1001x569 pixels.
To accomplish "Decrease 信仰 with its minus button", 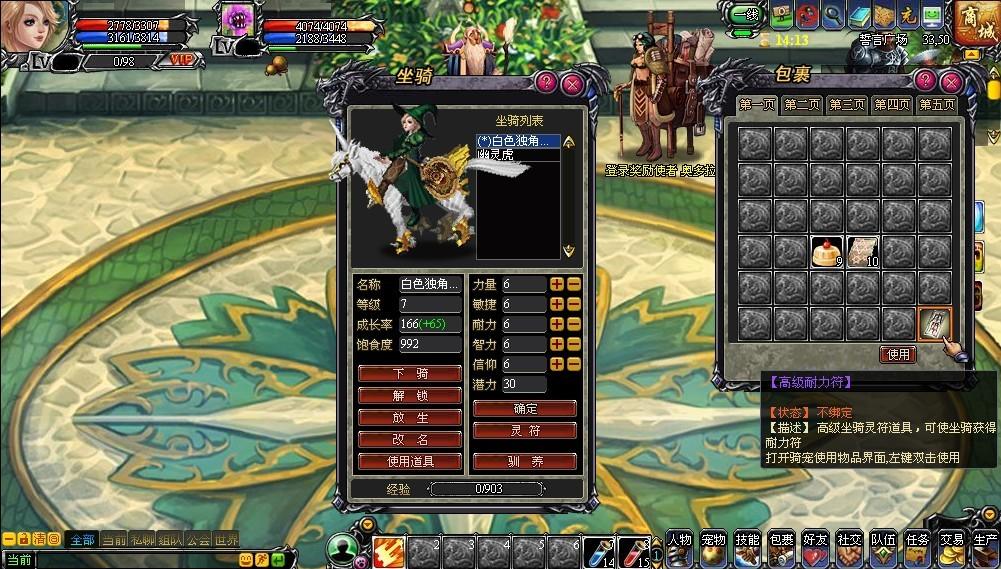I will (574, 364).
